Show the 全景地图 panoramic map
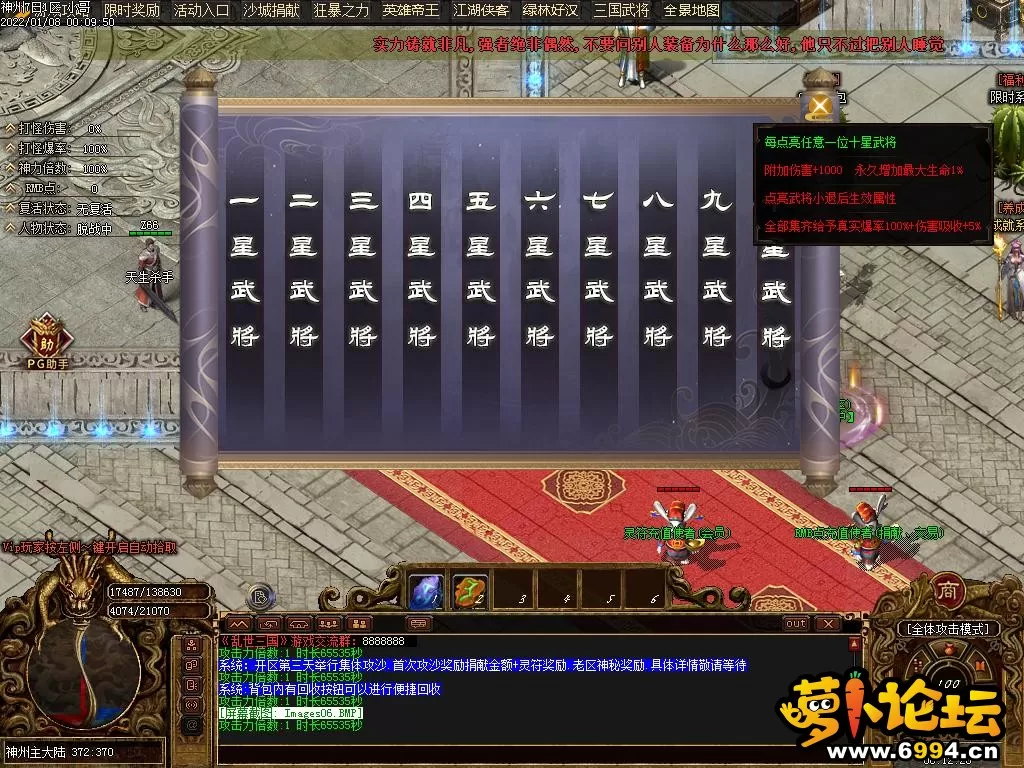 pos(692,11)
